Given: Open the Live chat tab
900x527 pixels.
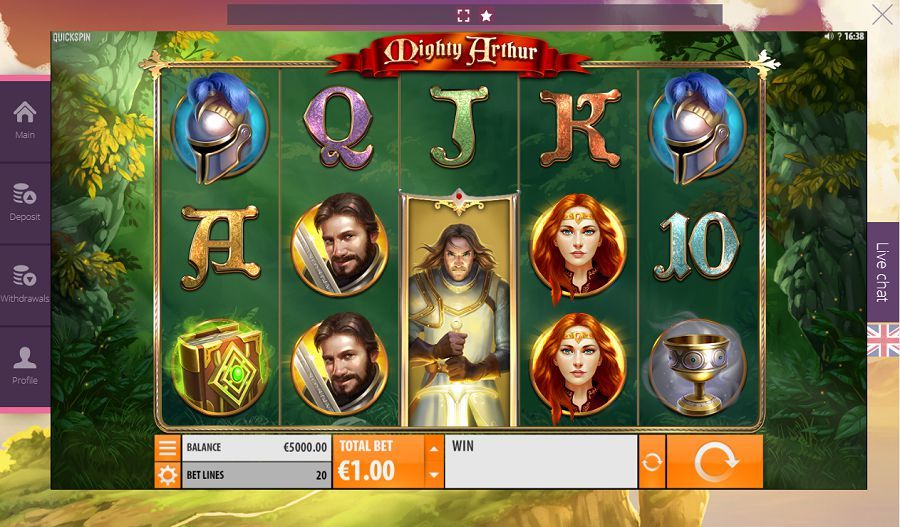Looking at the screenshot, I should click(x=882, y=272).
